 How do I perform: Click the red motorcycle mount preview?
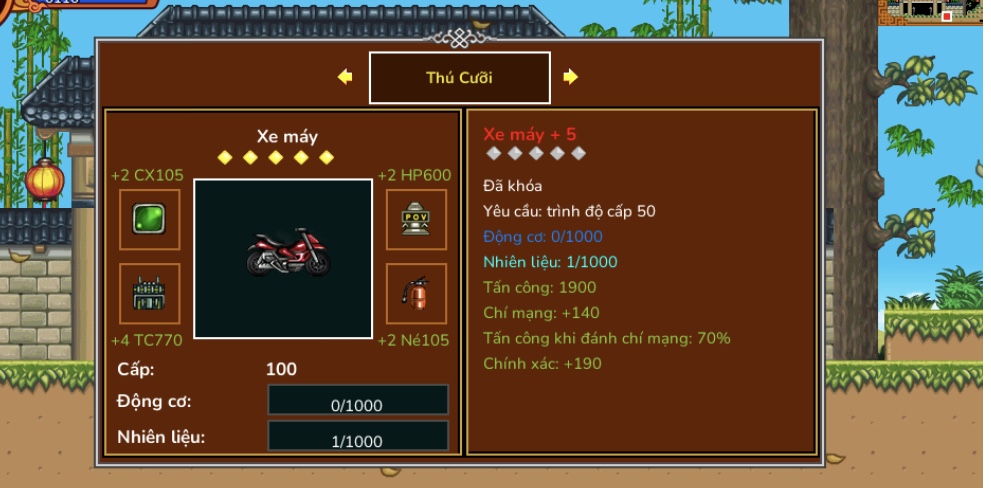pos(283,258)
